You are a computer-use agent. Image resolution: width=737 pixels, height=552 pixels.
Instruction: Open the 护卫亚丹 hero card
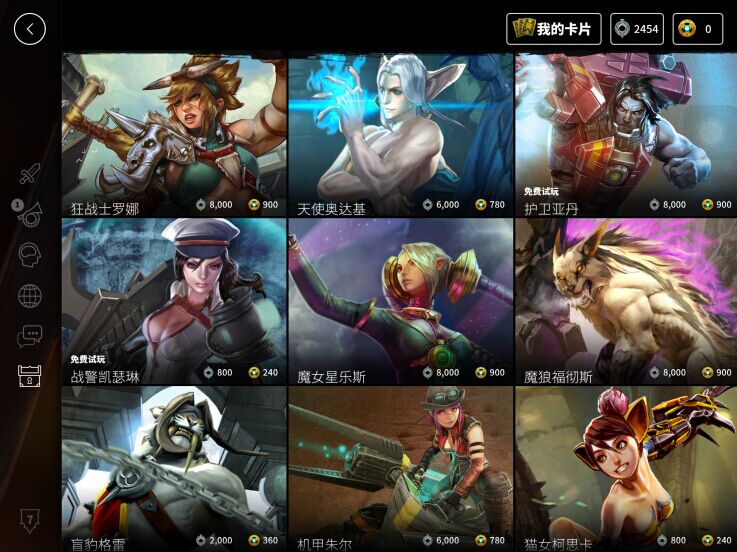coord(625,135)
